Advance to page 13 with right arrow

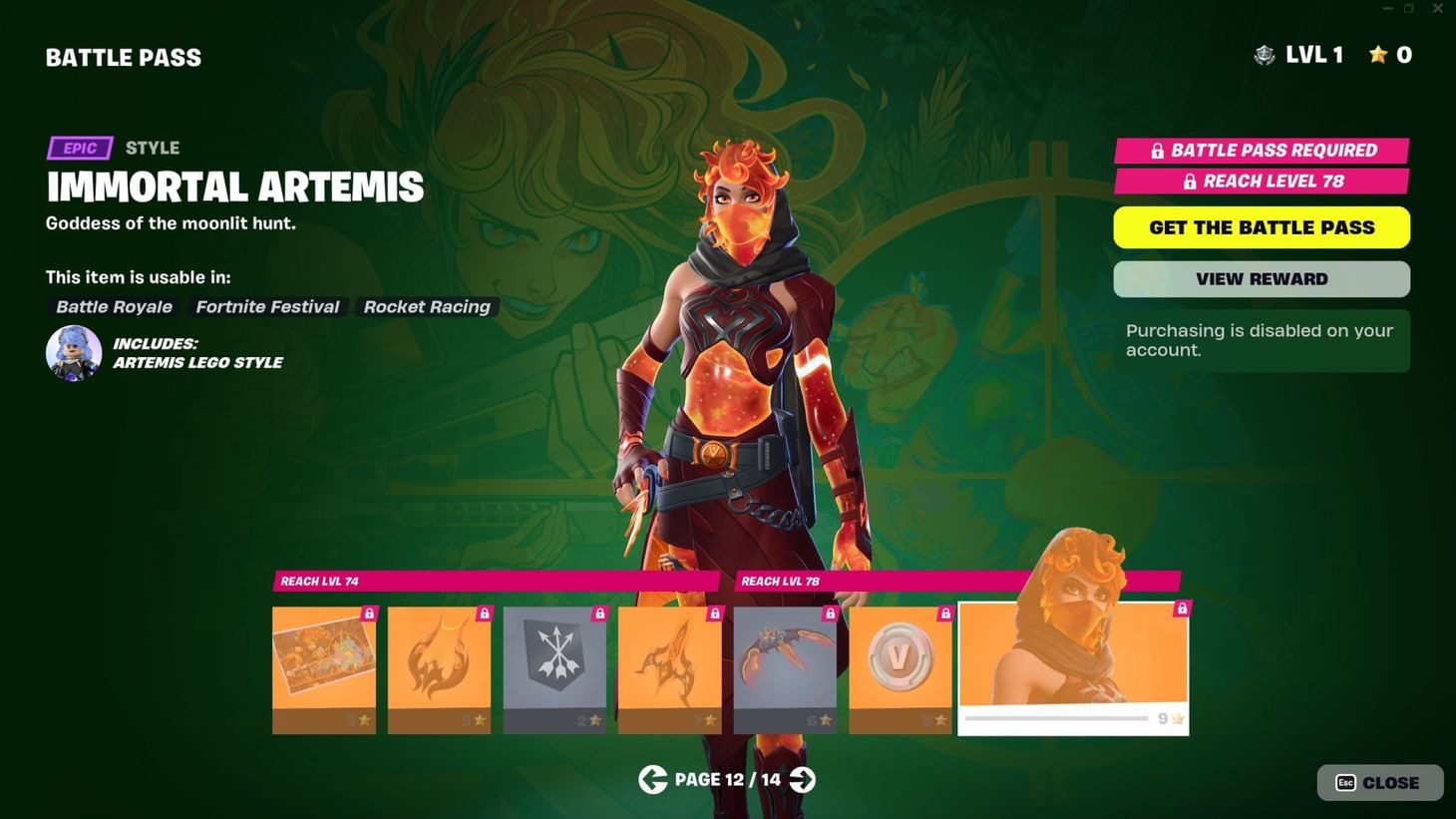pos(802,779)
